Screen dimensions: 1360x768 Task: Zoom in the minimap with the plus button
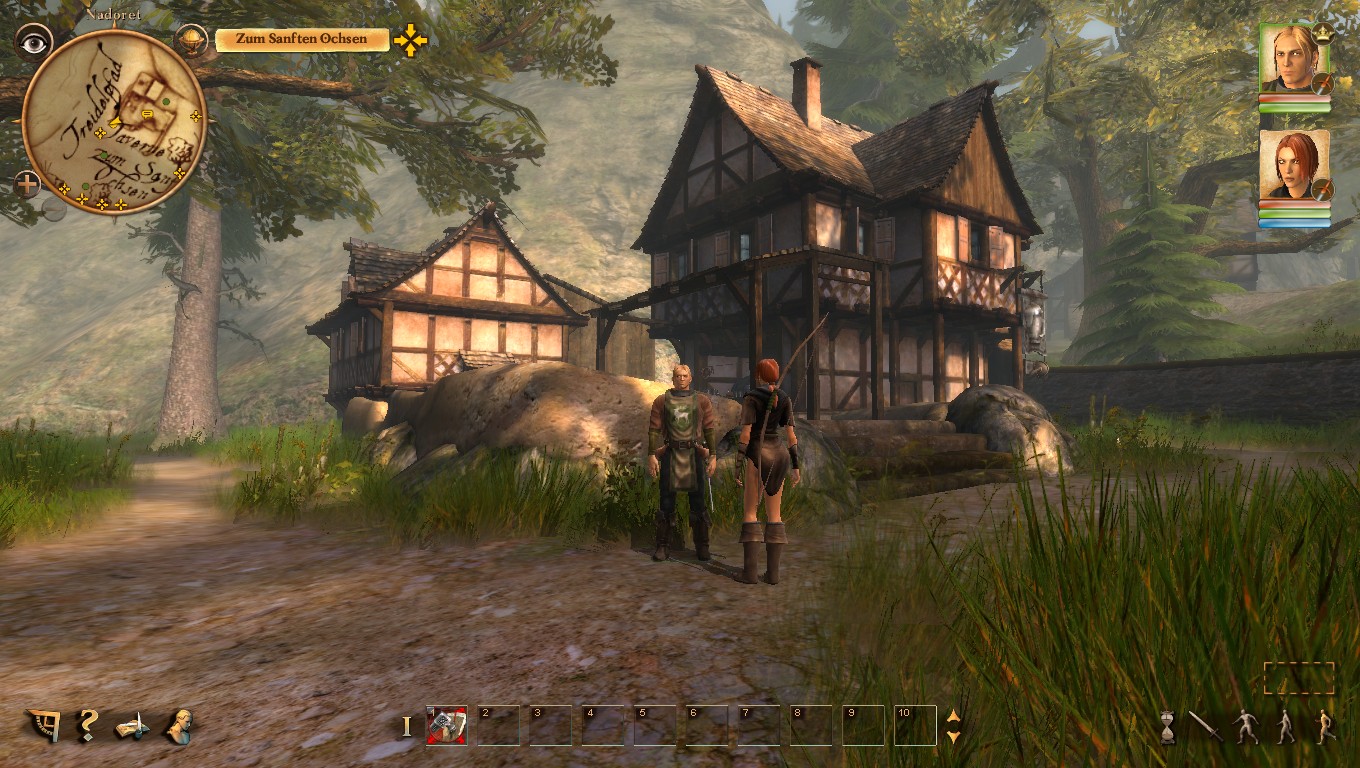pyautogui.click(x=28, y=184)
